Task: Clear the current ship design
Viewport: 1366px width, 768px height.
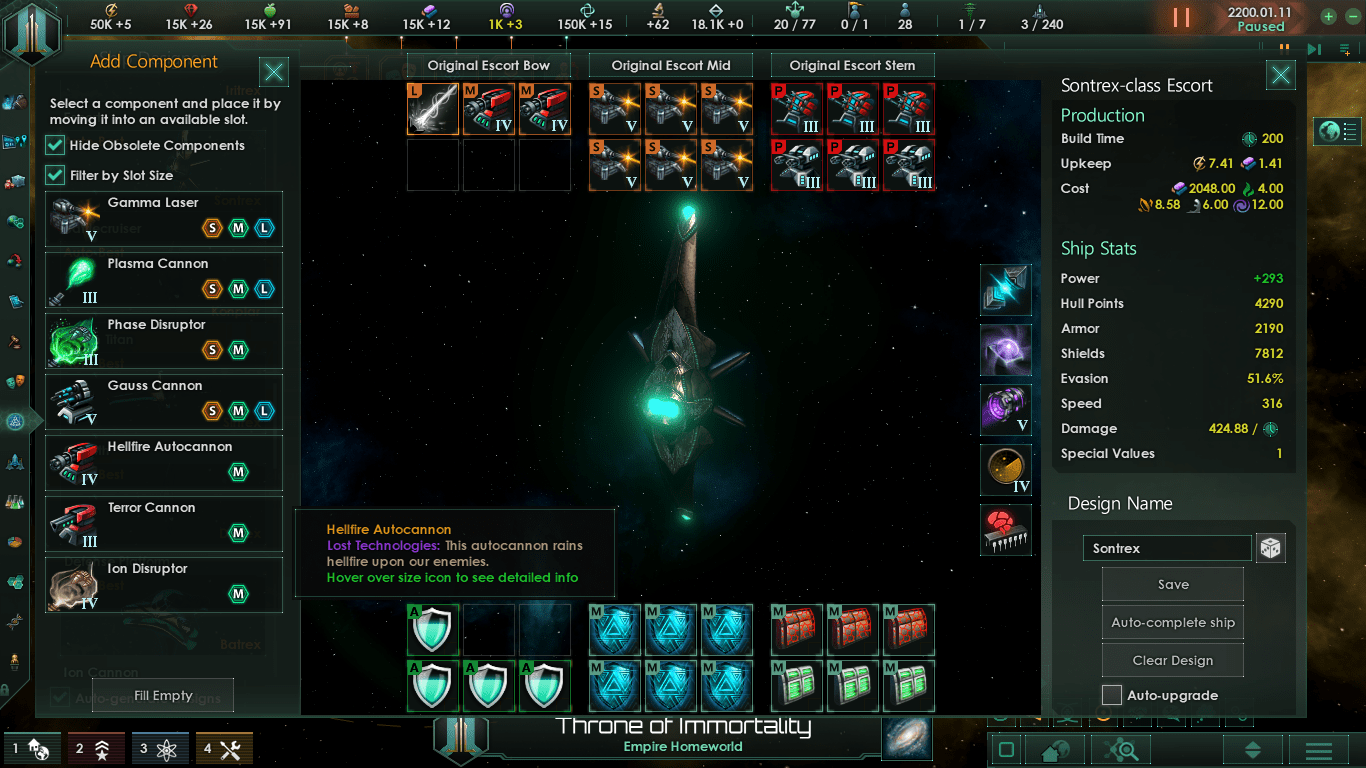Action: click(1172, 661)
